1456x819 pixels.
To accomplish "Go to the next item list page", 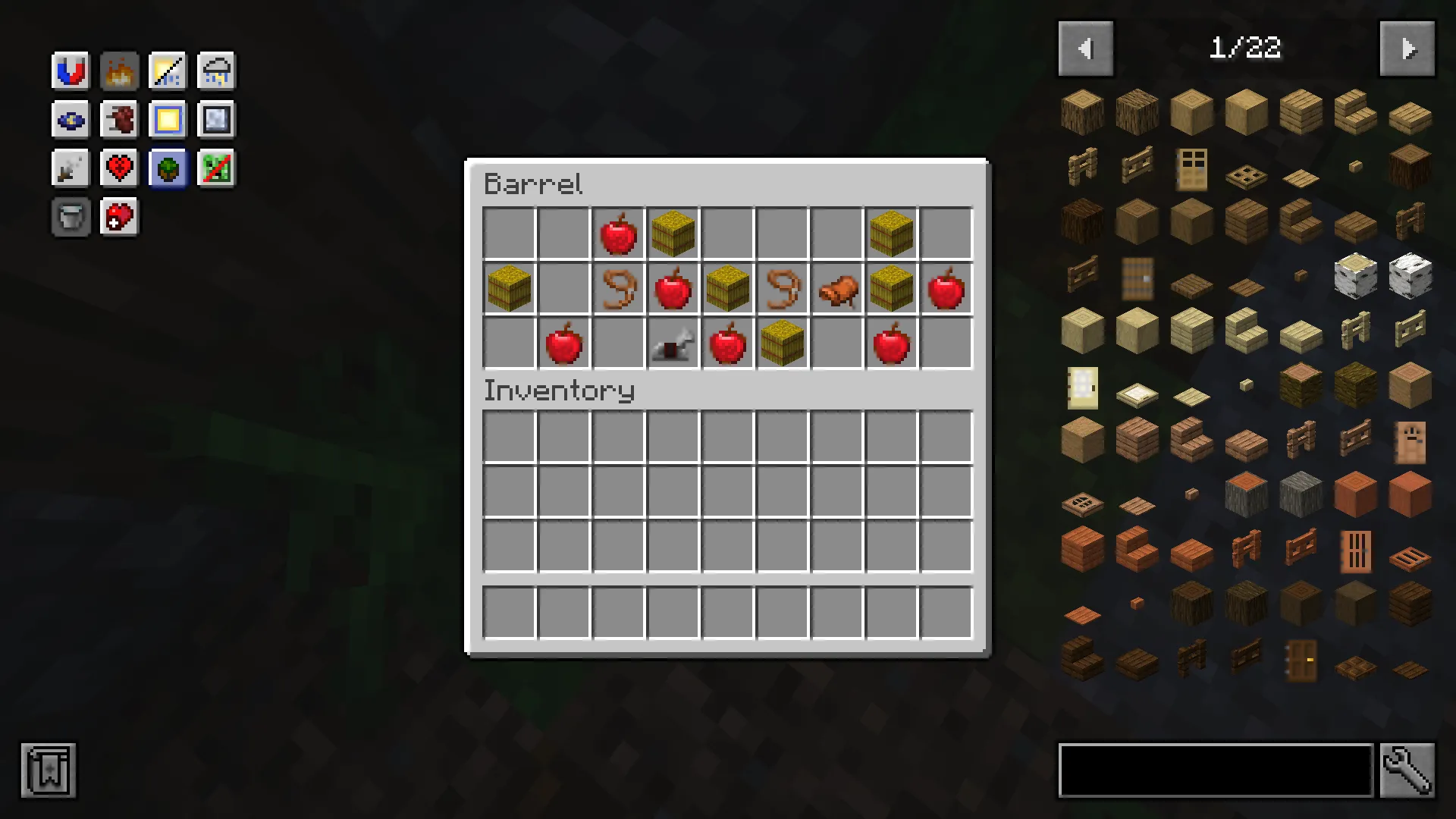I will (1407, 49).
